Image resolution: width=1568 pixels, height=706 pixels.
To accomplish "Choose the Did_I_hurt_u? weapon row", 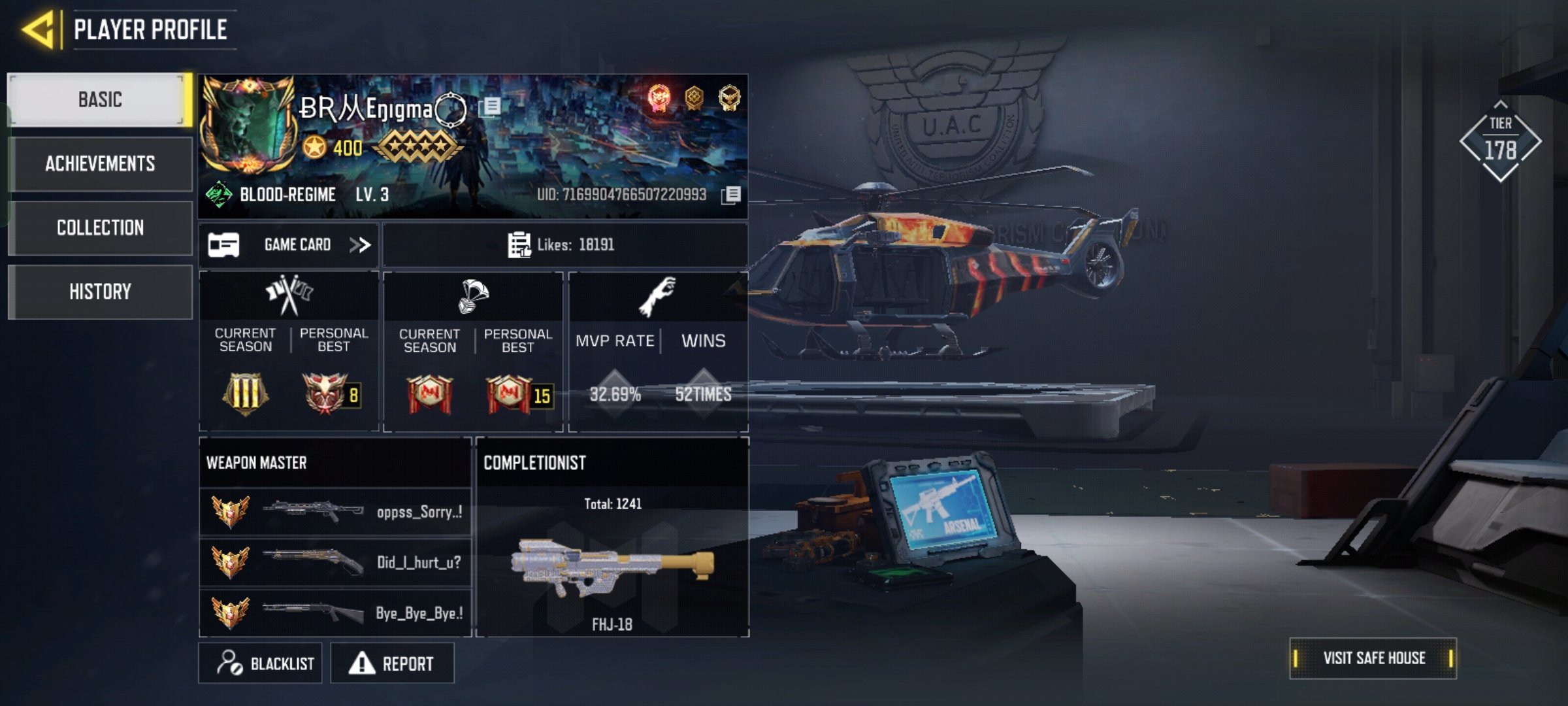I will pyautogui.click(x=335, y=562).
